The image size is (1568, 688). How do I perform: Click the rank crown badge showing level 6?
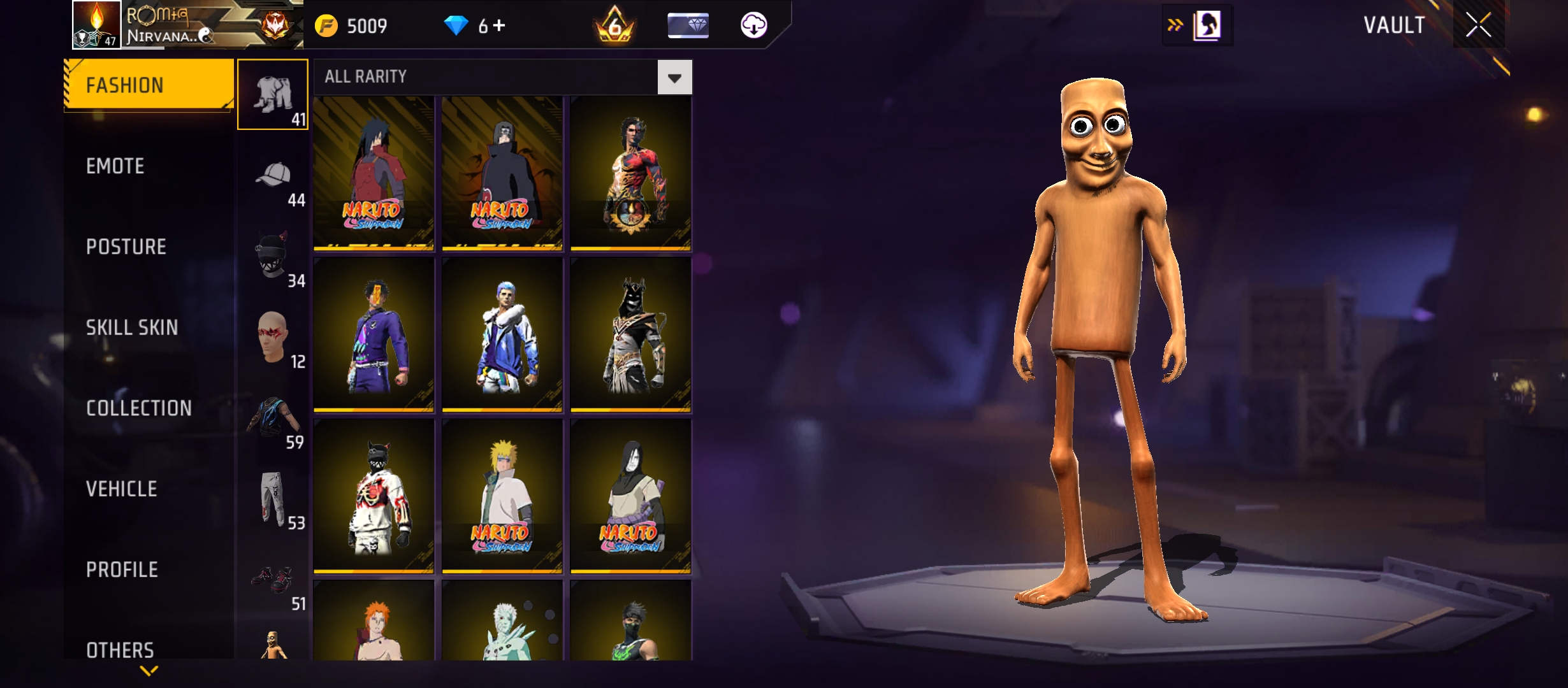[x=614, y=27]
